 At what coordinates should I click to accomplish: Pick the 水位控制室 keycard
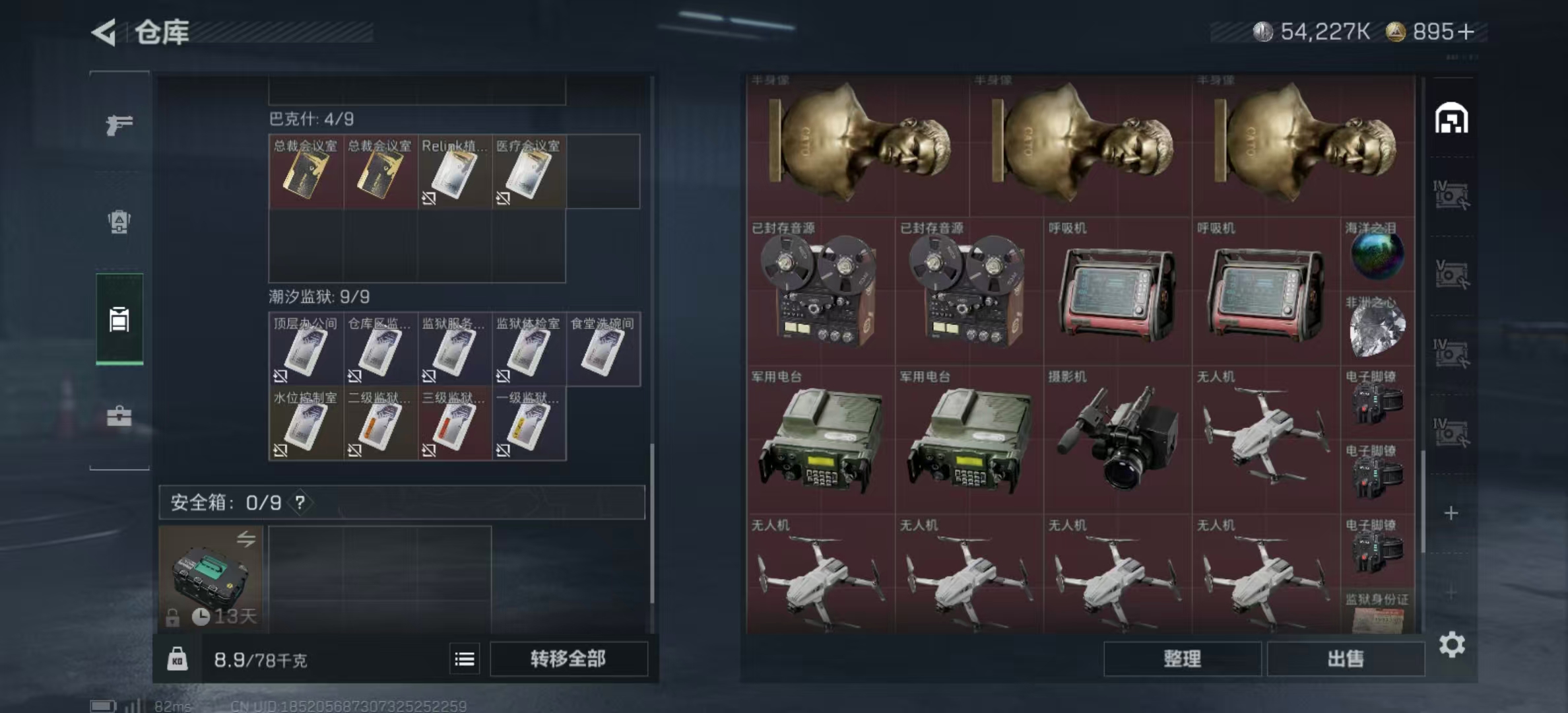point(306,424)
